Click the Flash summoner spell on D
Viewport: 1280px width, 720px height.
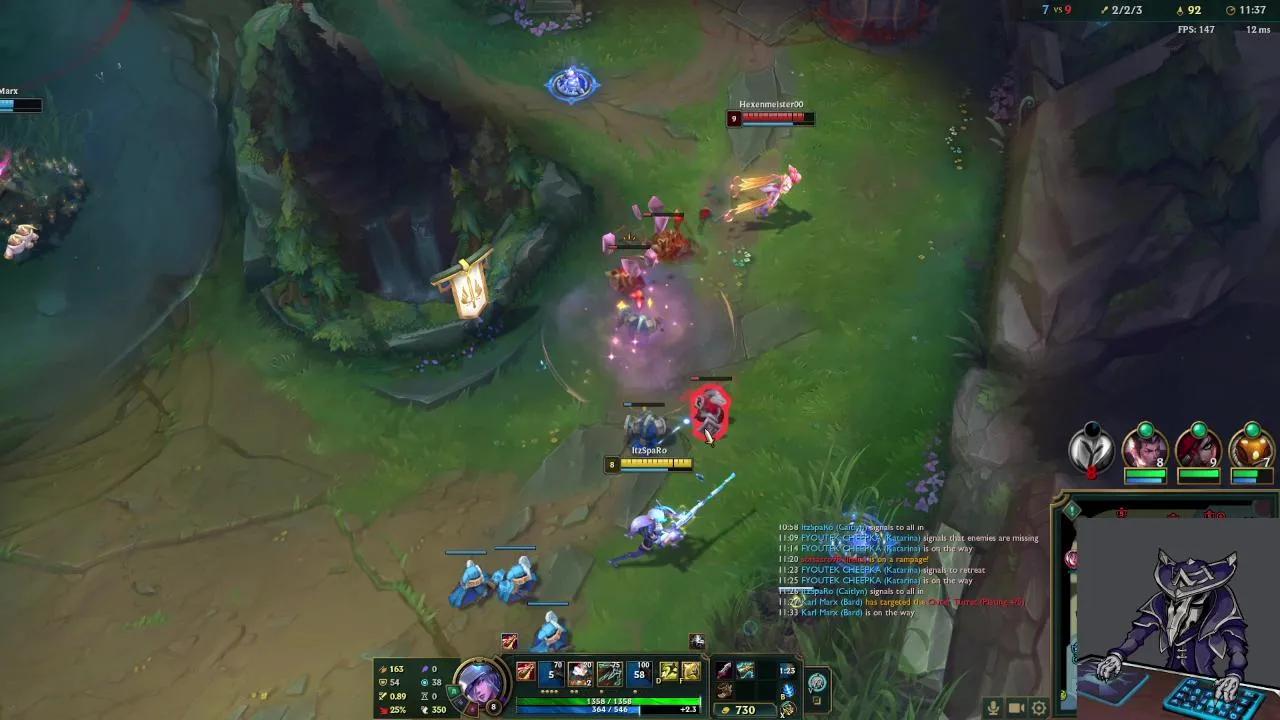coord(668,672)
